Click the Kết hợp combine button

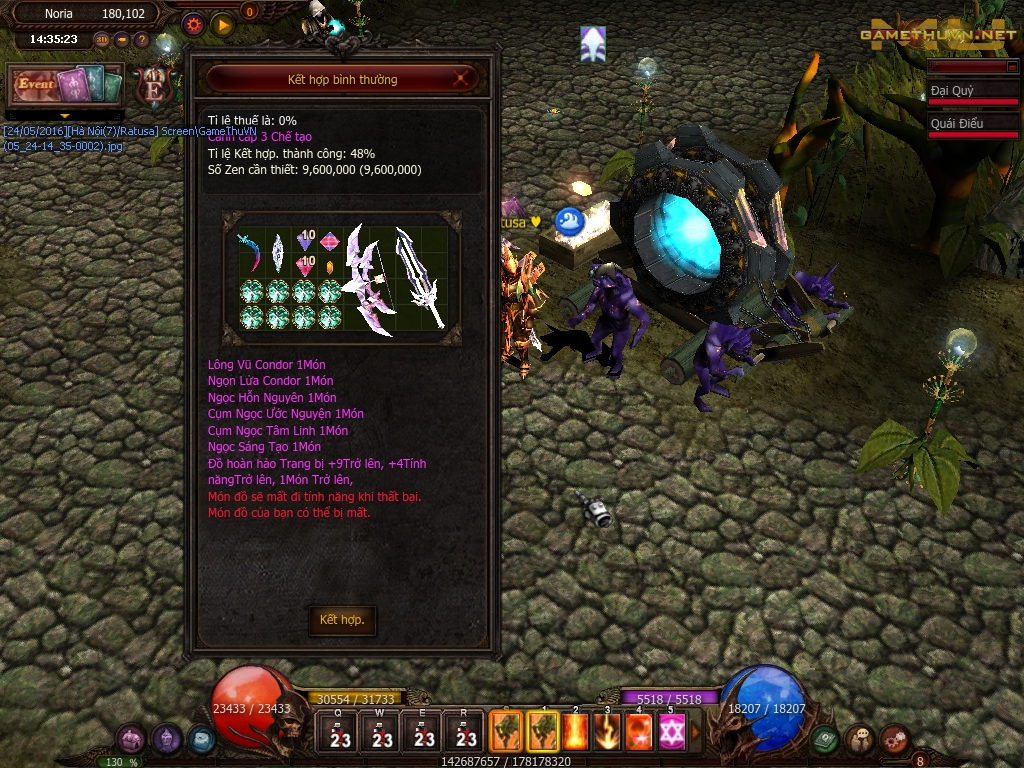[342, 620]
